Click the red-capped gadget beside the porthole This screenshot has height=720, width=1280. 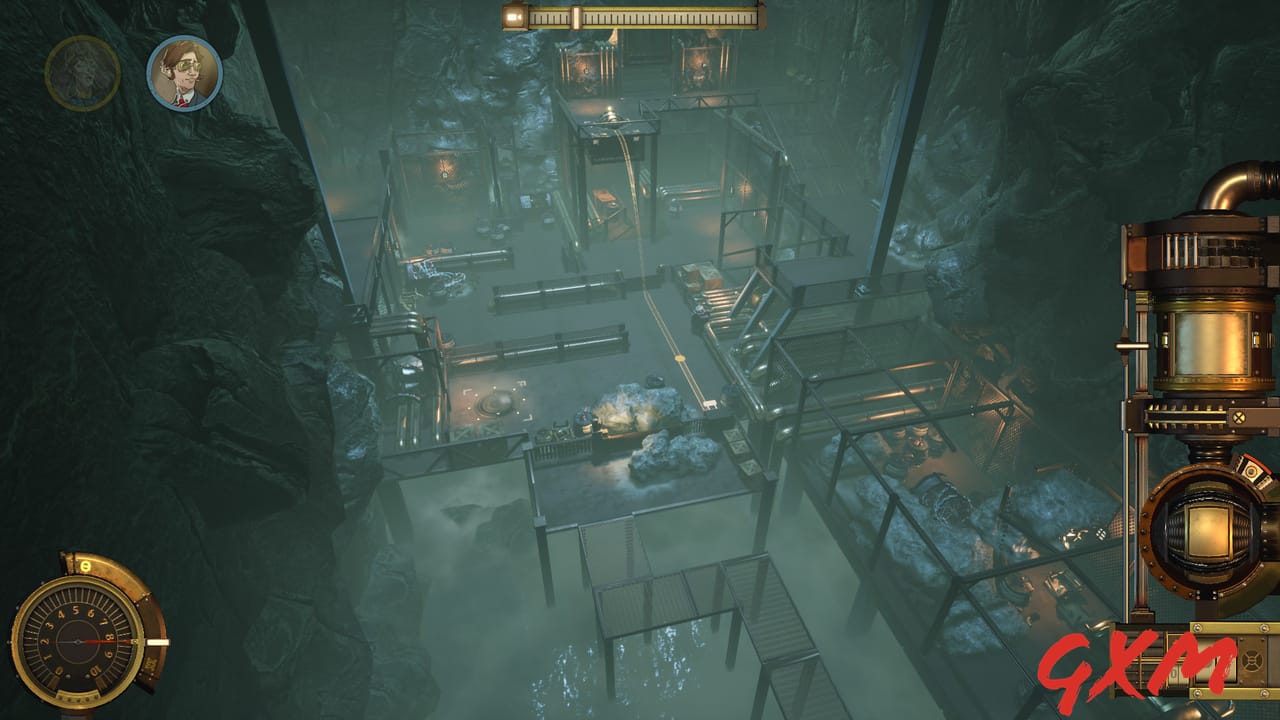(1252, 470)
